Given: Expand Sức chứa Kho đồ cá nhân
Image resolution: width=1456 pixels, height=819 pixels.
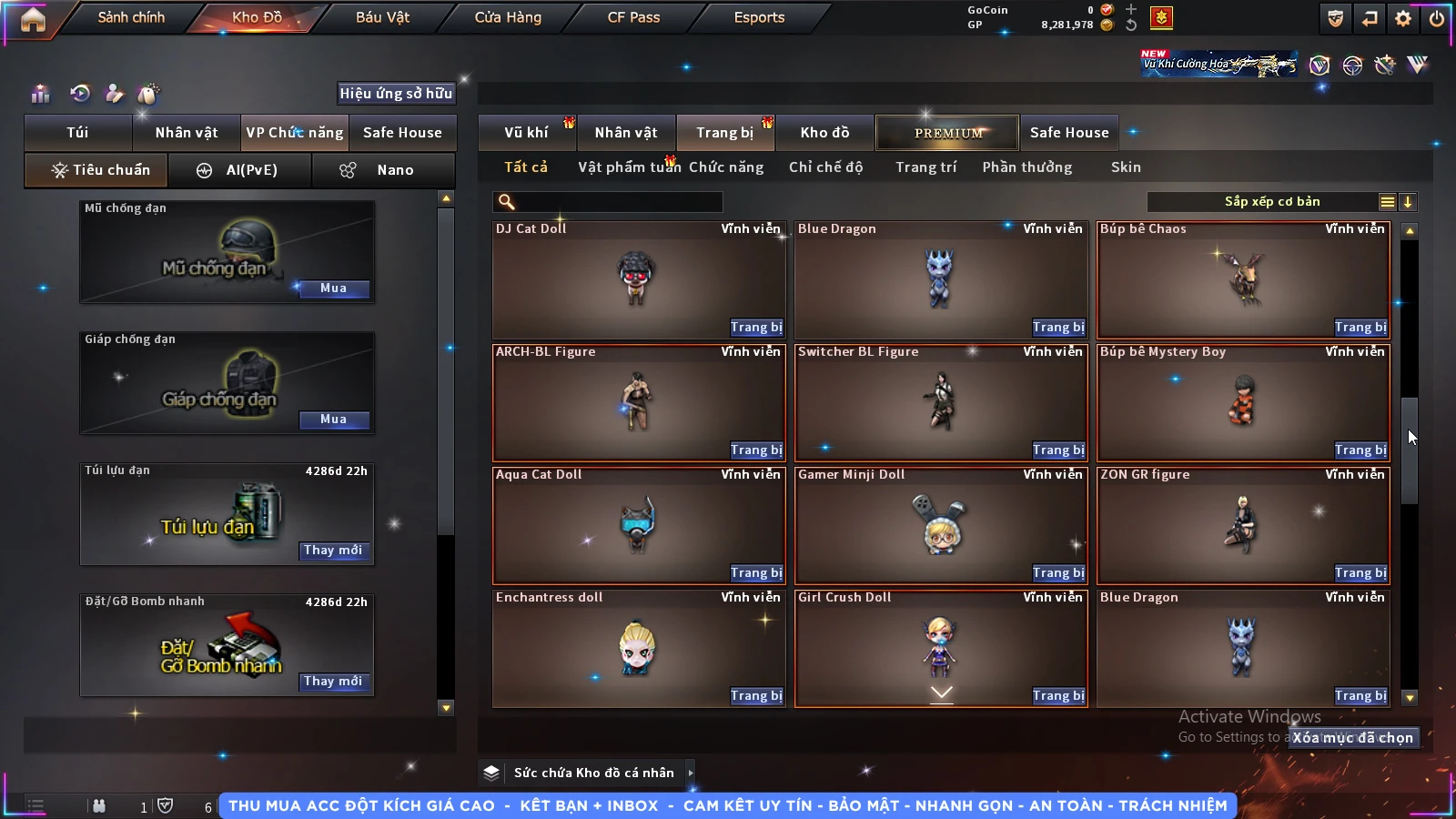Looking at the screenshot, I should click(691, 773).
